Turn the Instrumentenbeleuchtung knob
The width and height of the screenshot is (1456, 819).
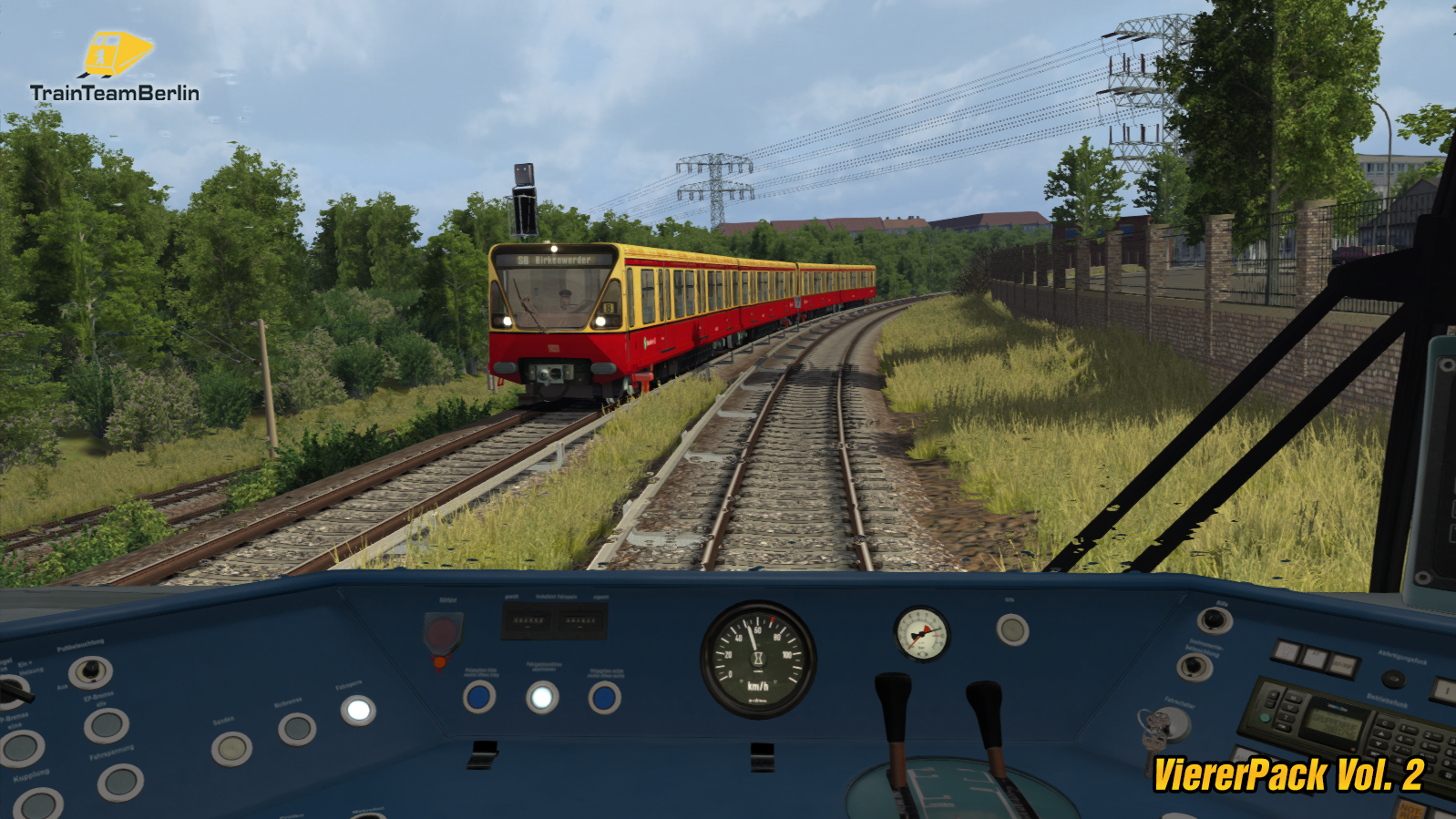[1195, 667]
